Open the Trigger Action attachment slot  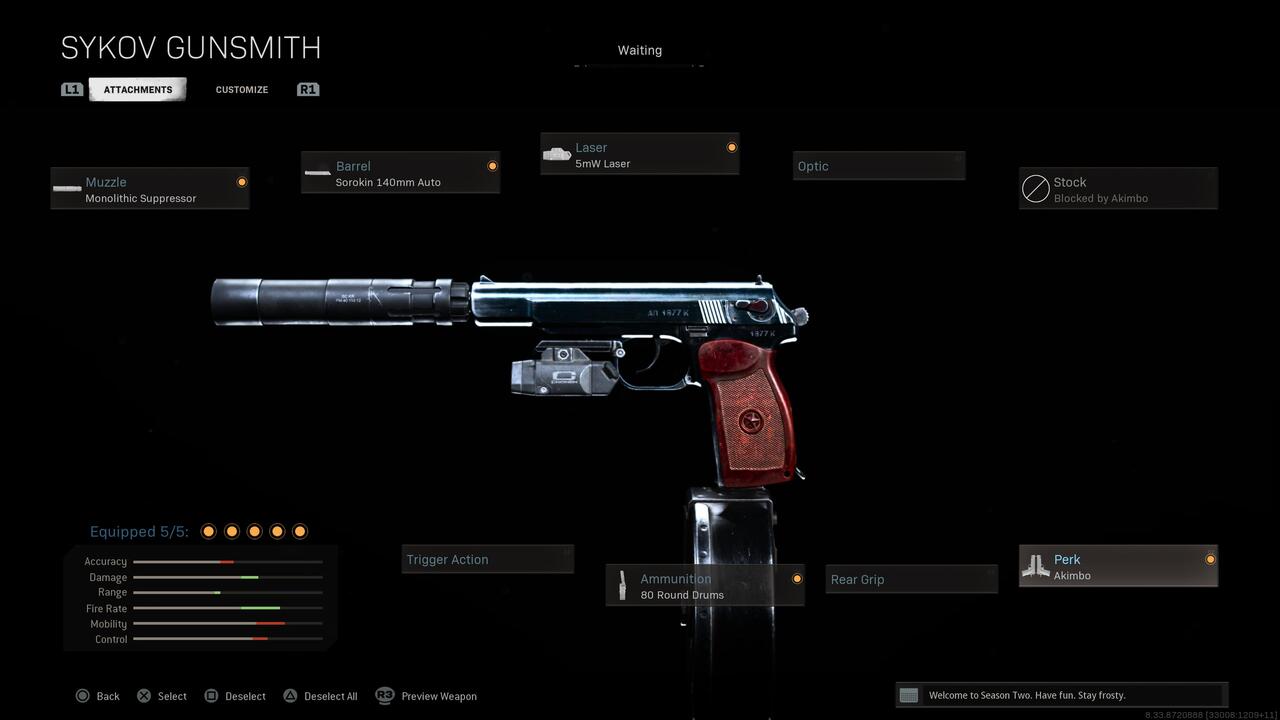pos(488,559)
